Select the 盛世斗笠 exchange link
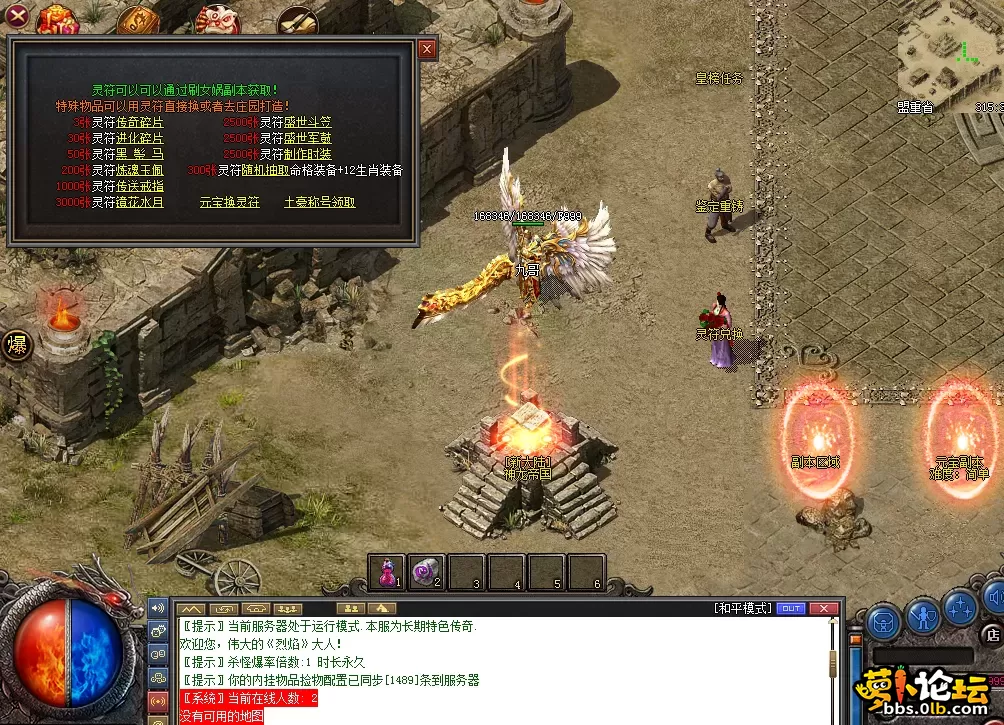This screenshot has height=725, width=1004. click(308, 122)
